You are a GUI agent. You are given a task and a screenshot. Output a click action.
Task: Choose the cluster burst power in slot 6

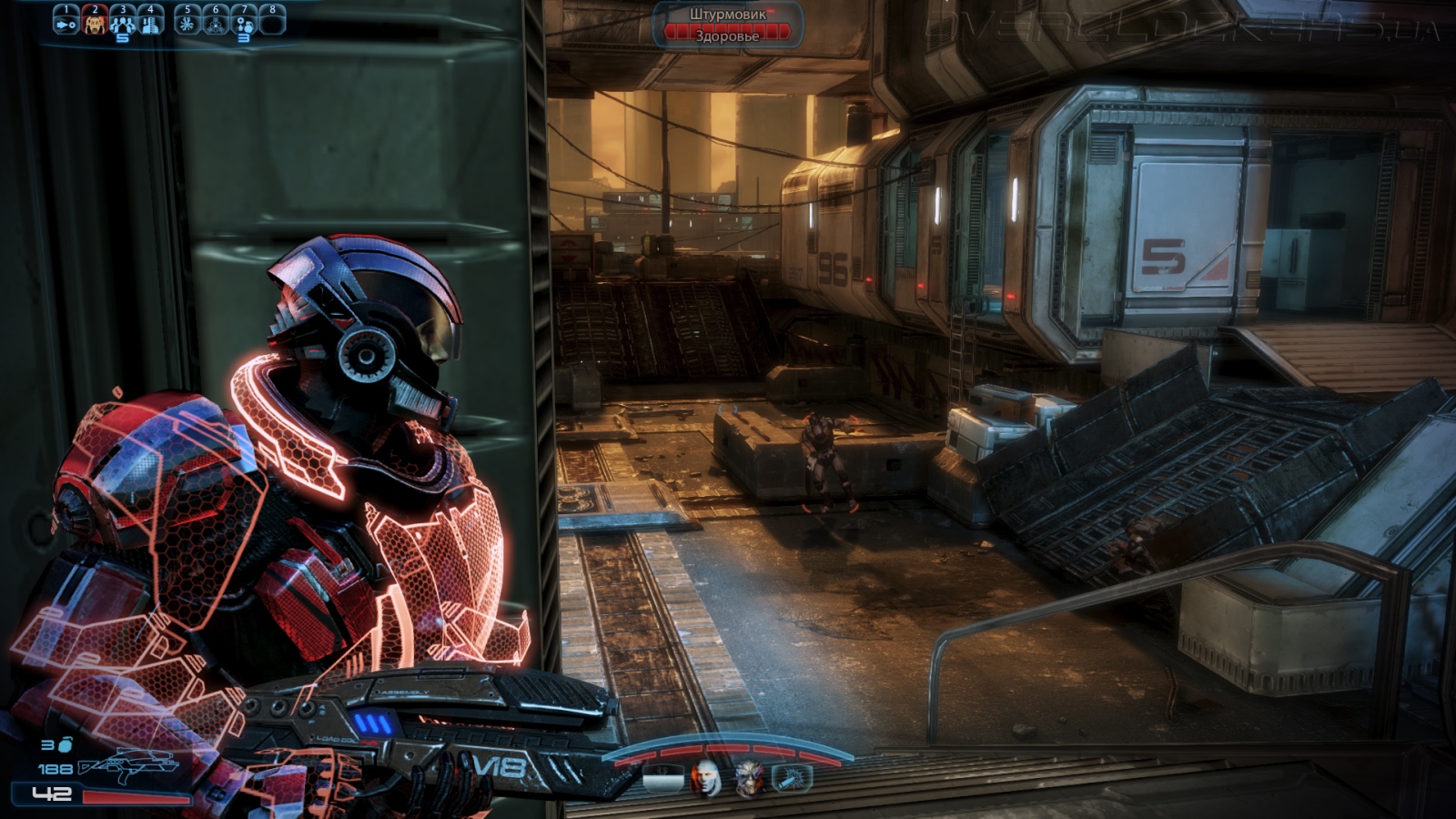pos(216,22)
